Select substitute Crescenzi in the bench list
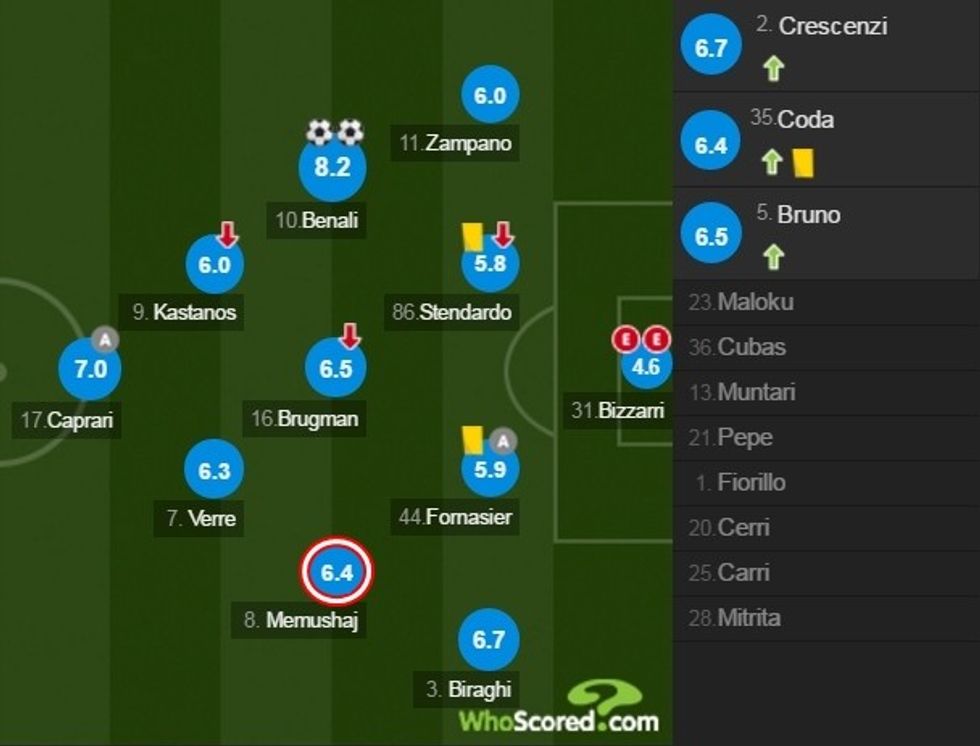The width and height of the screenshot is (980, 746). click(x=832, y=27)
